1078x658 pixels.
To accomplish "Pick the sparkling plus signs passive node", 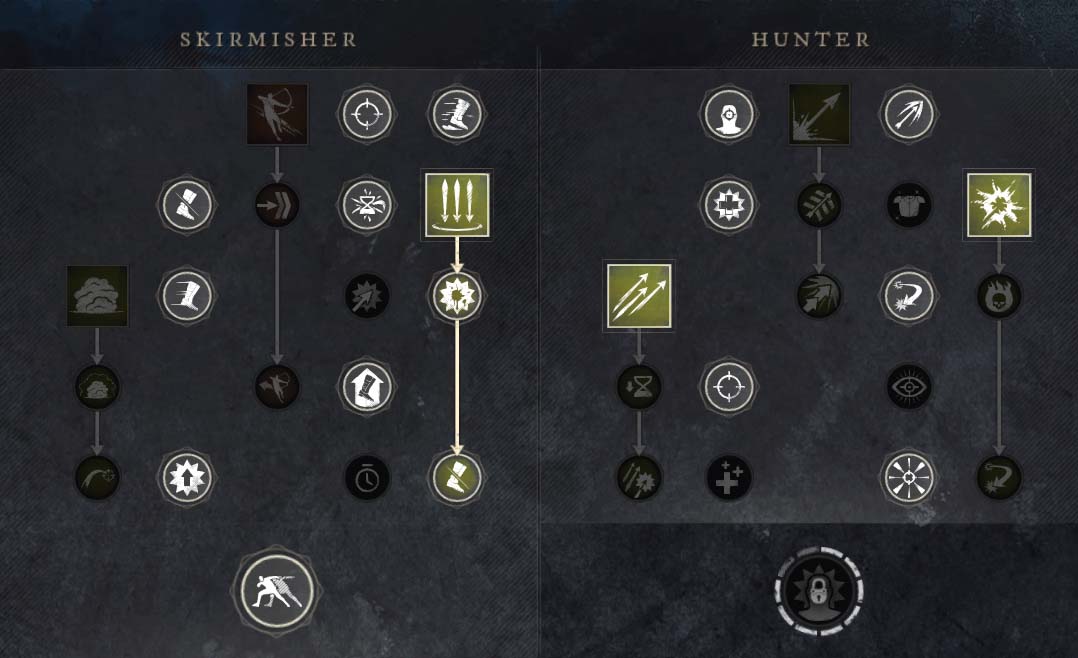I will tap(729, 477).
